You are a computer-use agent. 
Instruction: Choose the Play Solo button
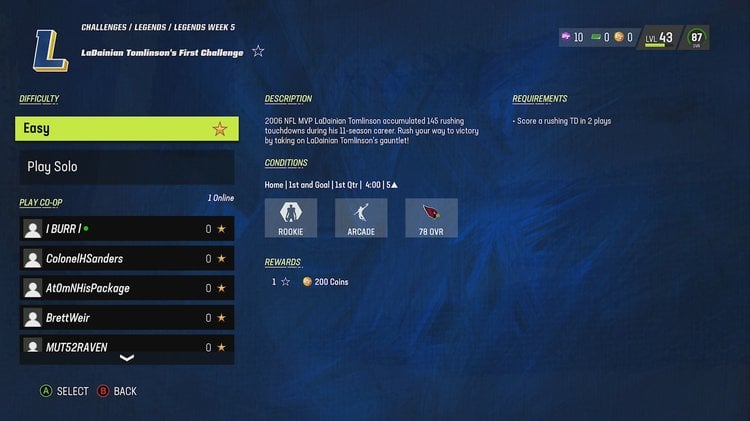pyautogui.click(x=126, y=167)
